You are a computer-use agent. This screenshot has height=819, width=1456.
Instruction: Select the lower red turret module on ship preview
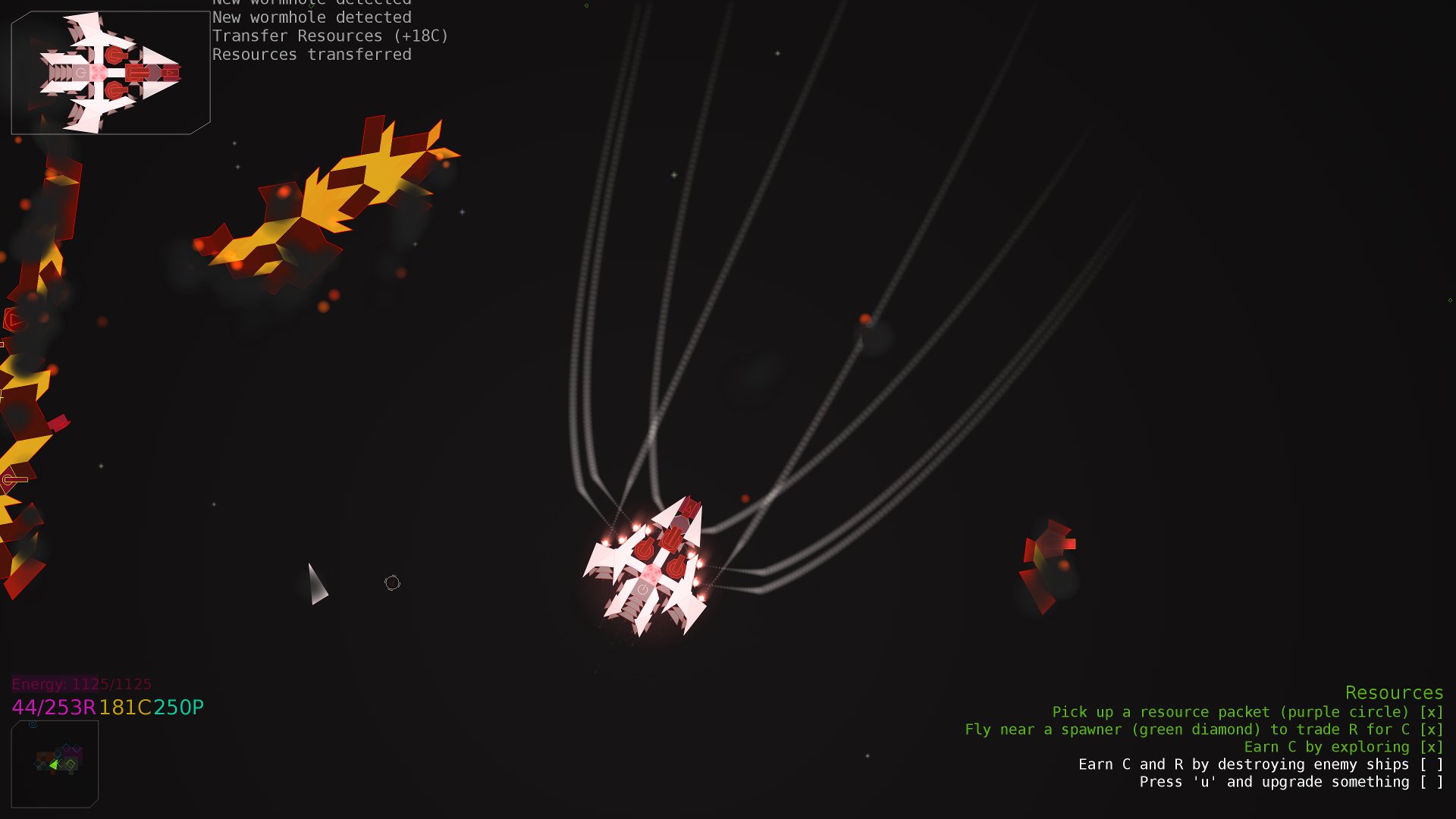[116, 91]
